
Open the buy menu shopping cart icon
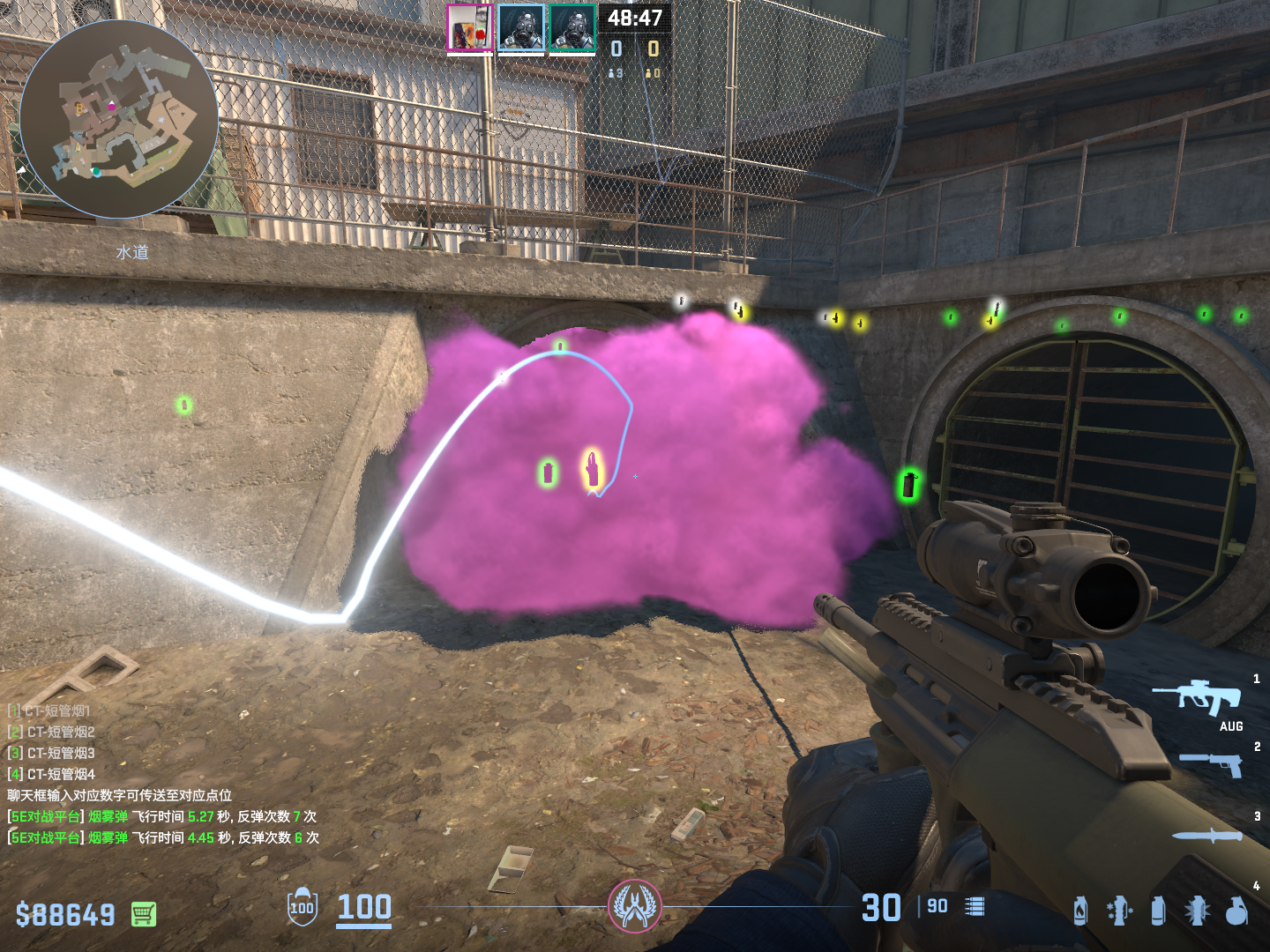tap(144, 914)
